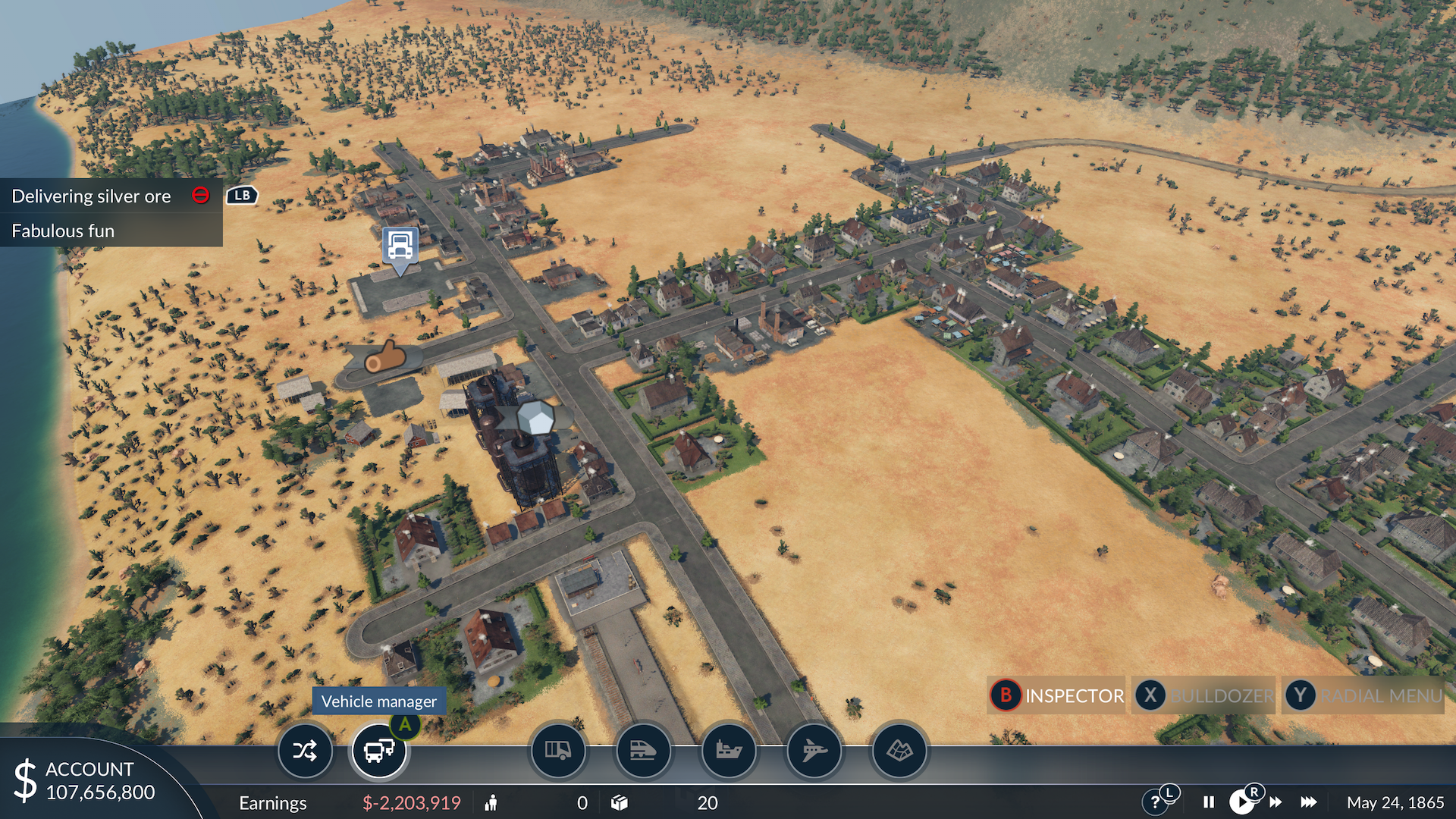Open the airplane construction menu
The image size is (1456, 819).
tap(814, 751)
